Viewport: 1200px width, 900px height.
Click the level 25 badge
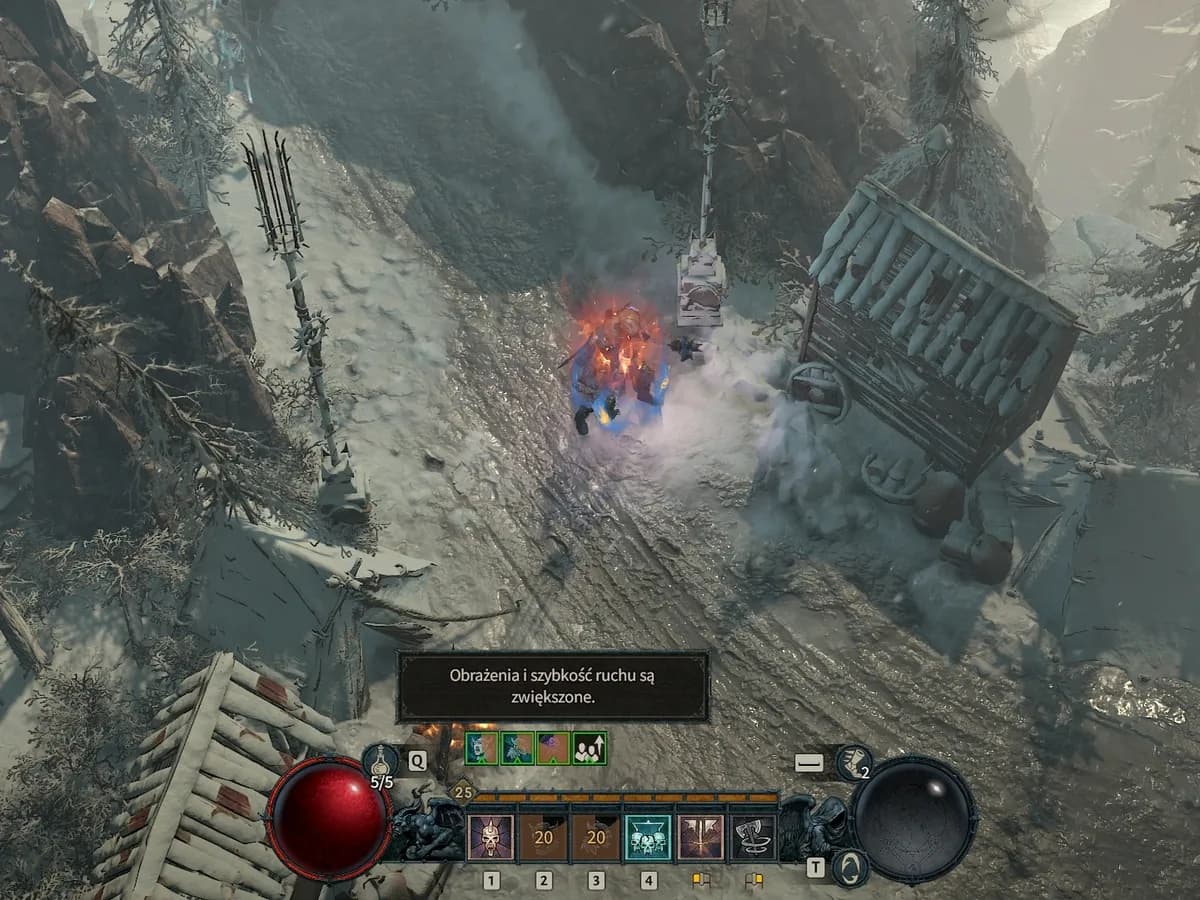click(462, 792)
